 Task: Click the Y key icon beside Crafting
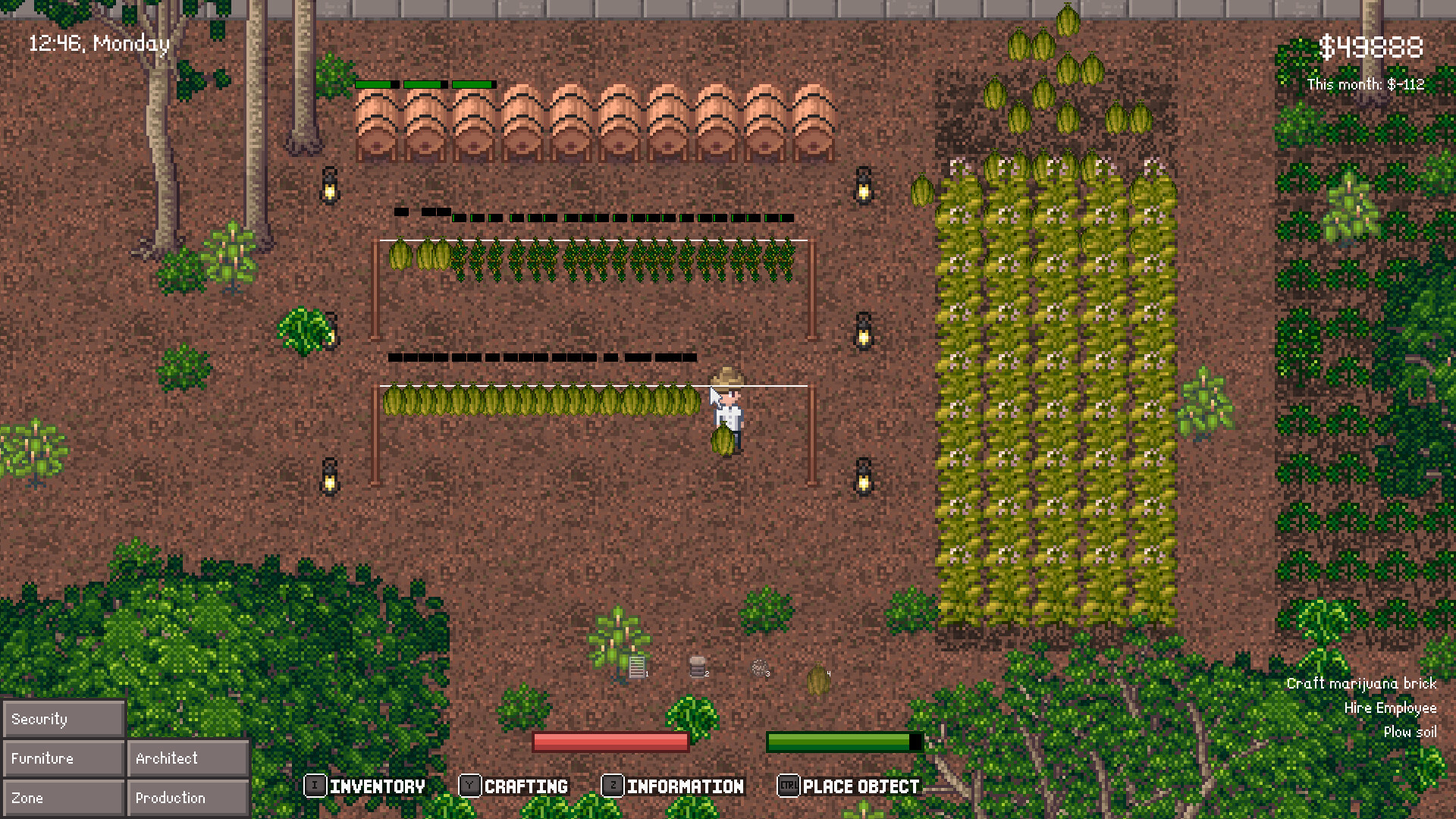[x=472, y=786]
